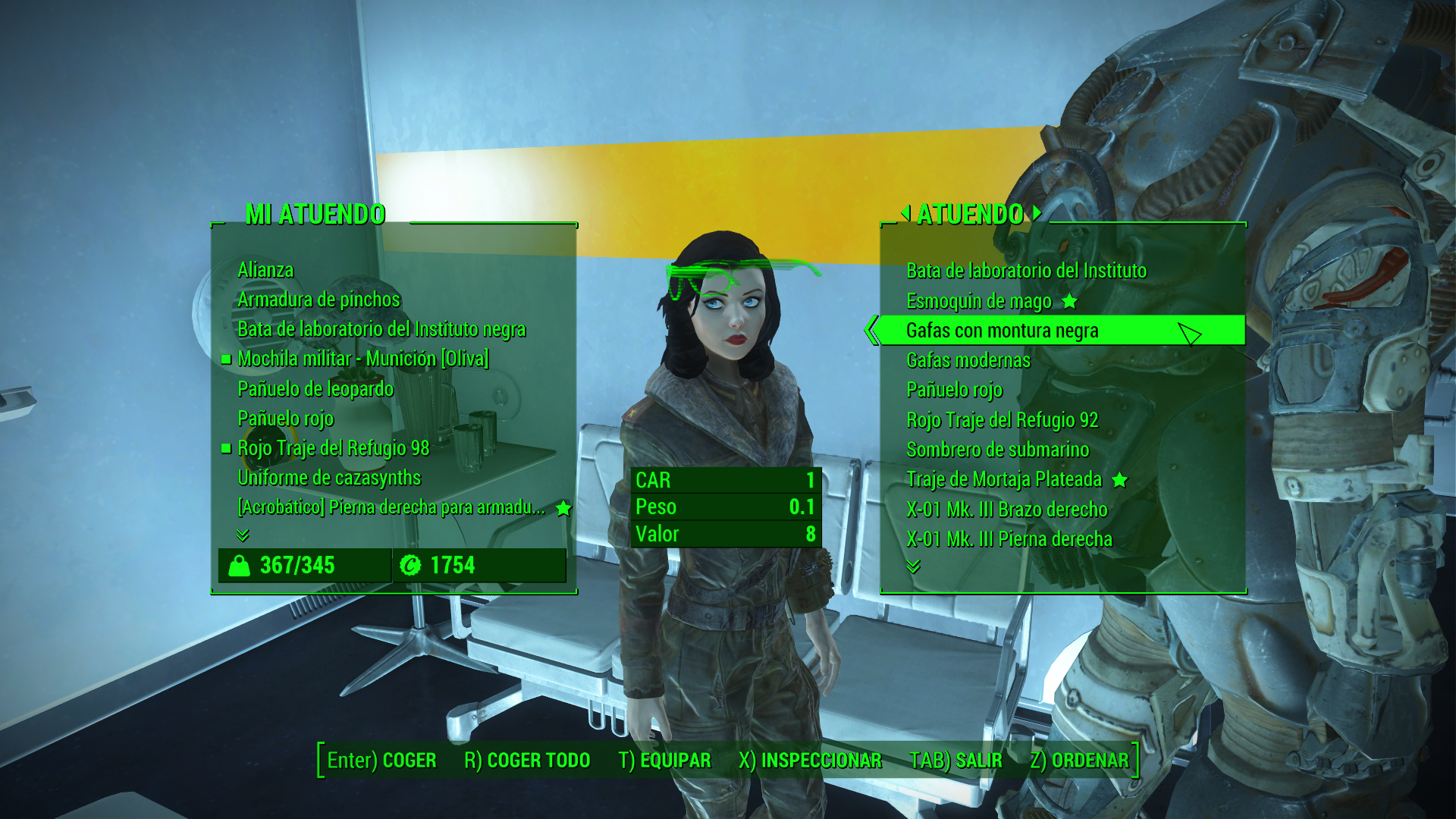
Task: Pick the Pañuelo de leopardo entry
Action: pos(315,389)
